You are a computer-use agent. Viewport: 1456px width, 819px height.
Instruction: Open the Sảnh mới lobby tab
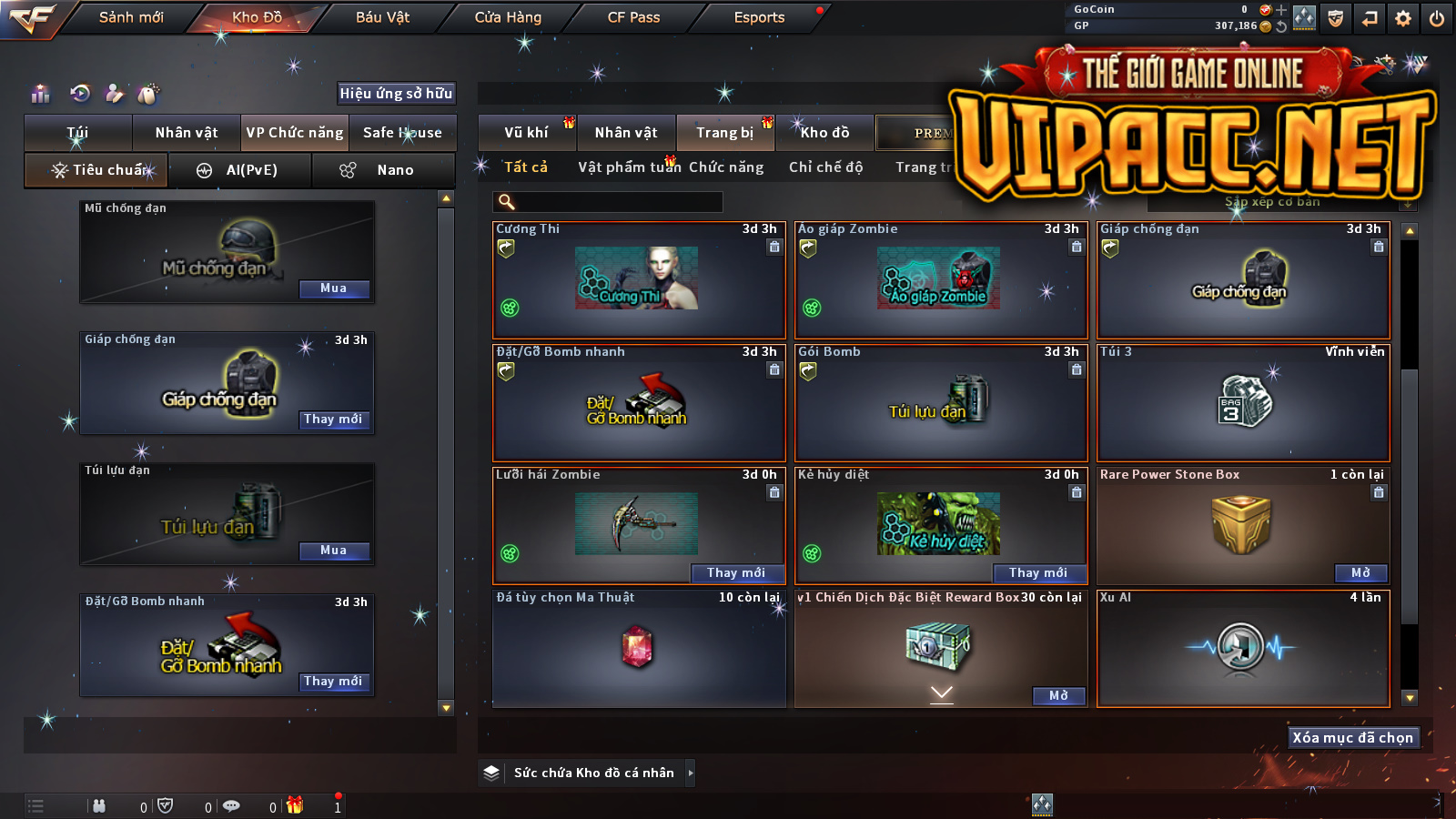click(x=131, y=17)
